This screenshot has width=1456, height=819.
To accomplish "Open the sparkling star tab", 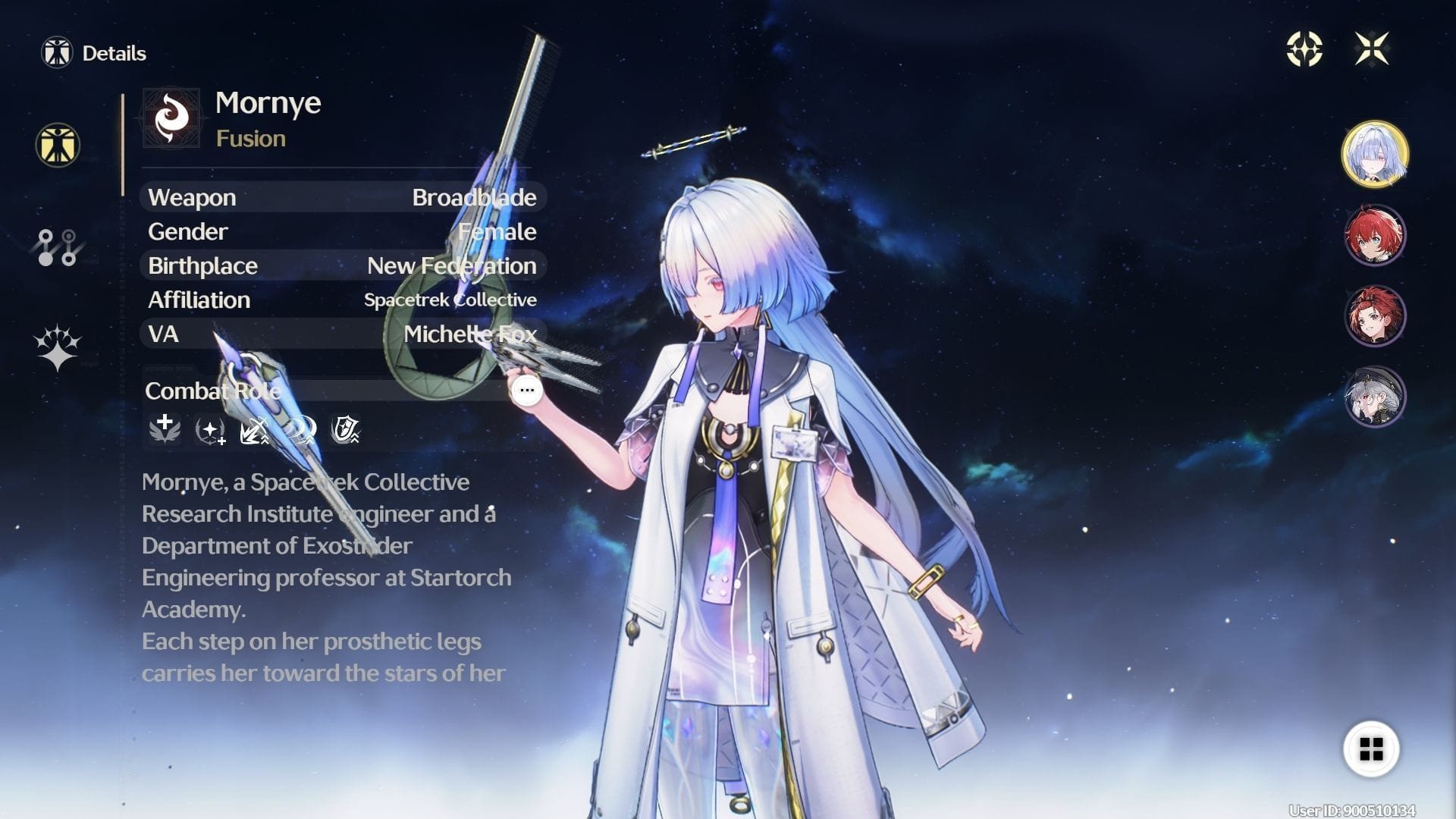I will [57, 348].
